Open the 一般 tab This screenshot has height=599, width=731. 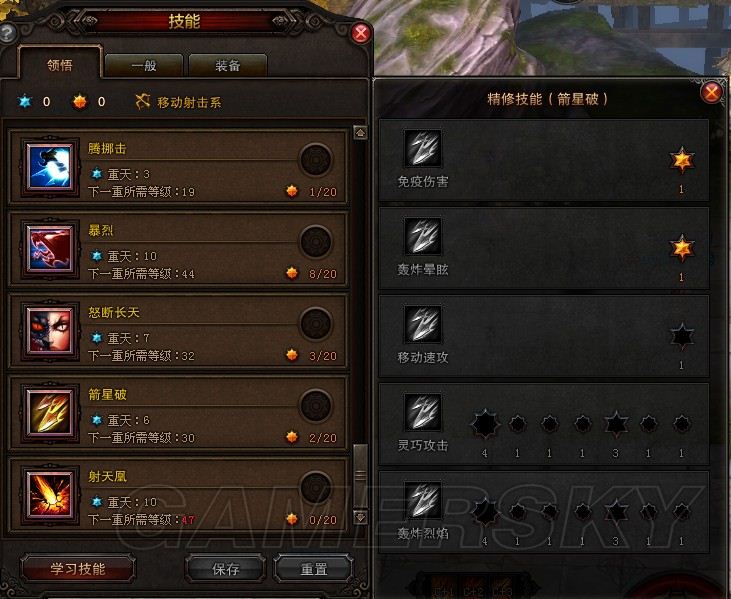click(143, 66)
